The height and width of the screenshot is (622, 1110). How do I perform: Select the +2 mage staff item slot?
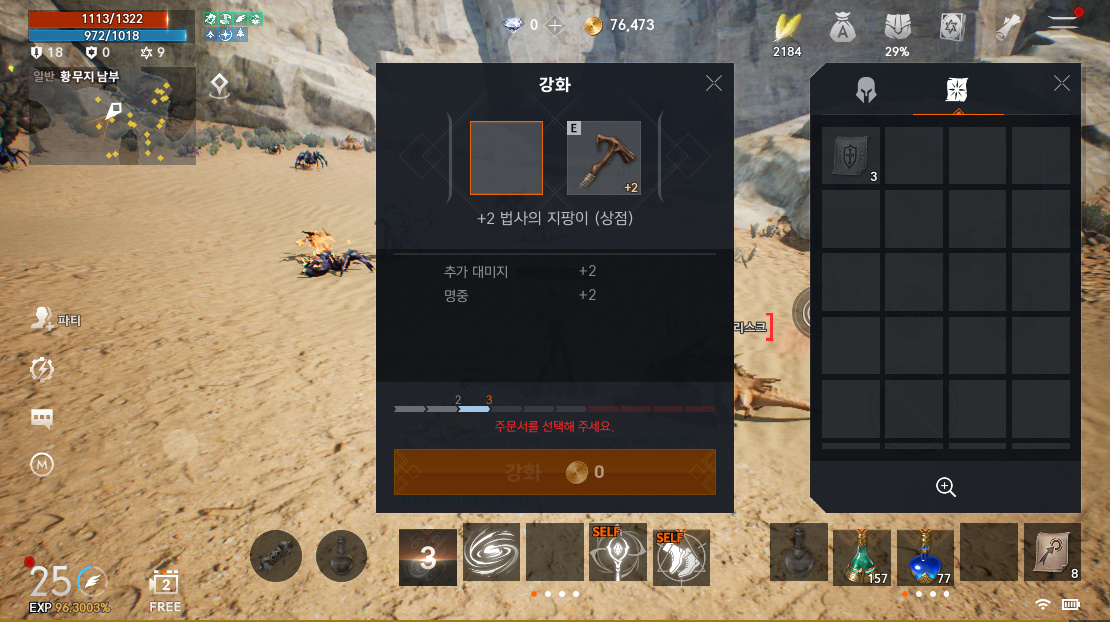[x=604, y=158]
